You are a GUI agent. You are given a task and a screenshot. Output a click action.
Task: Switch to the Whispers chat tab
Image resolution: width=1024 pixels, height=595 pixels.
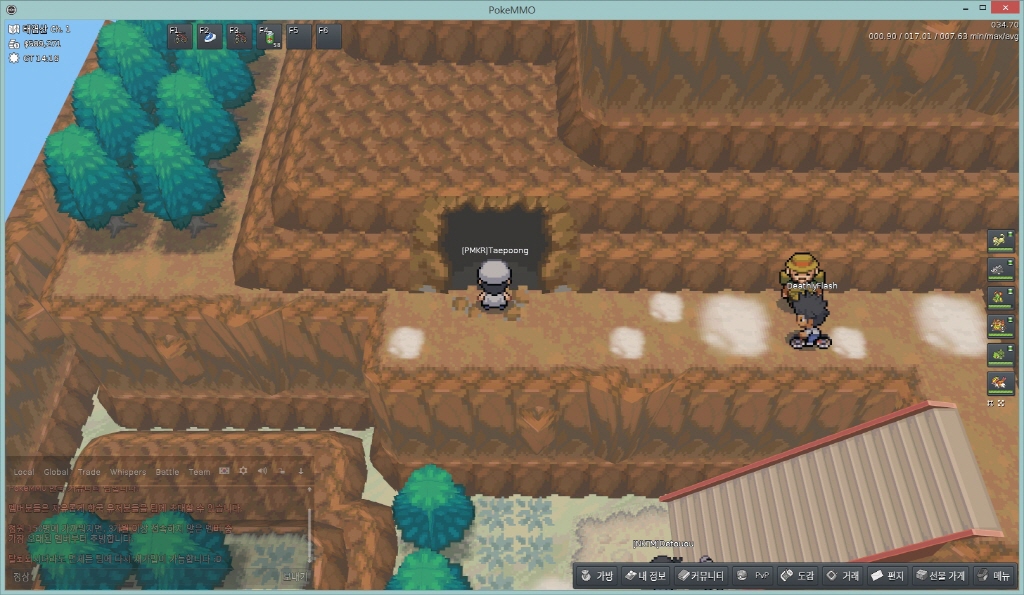pyautogui.click(x=127, y=472)
